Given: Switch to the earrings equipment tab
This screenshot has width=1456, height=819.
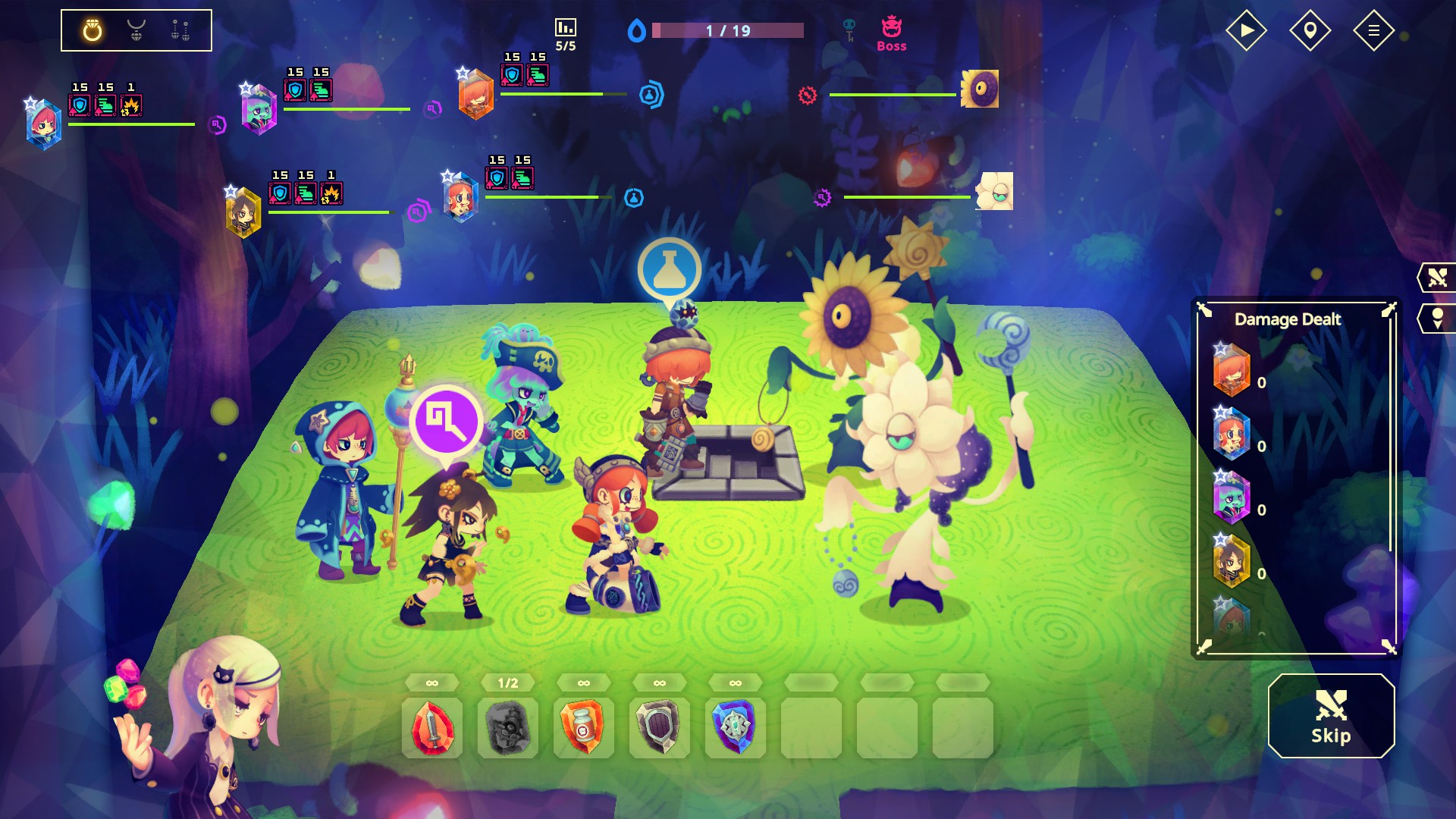Looking at the screenshot, I should click(x=180, y=30).
